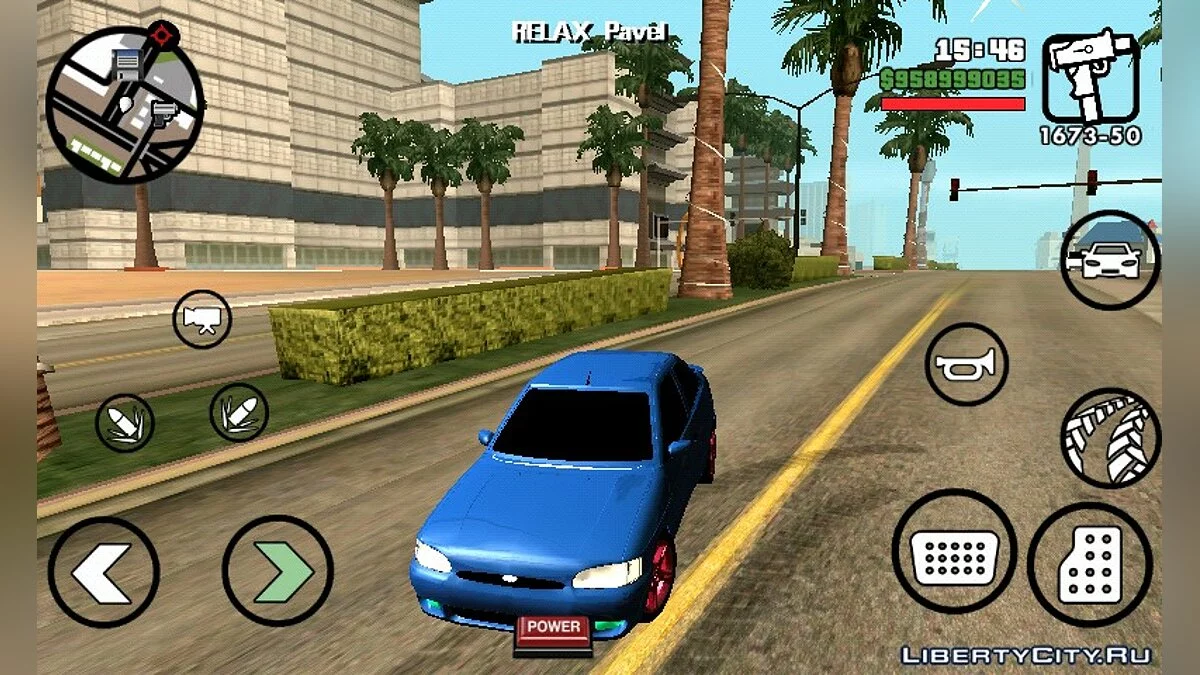This screenshot has height=675, width=1200.
Task: Hit the brake pedal button
Action: tap(954, 551)
